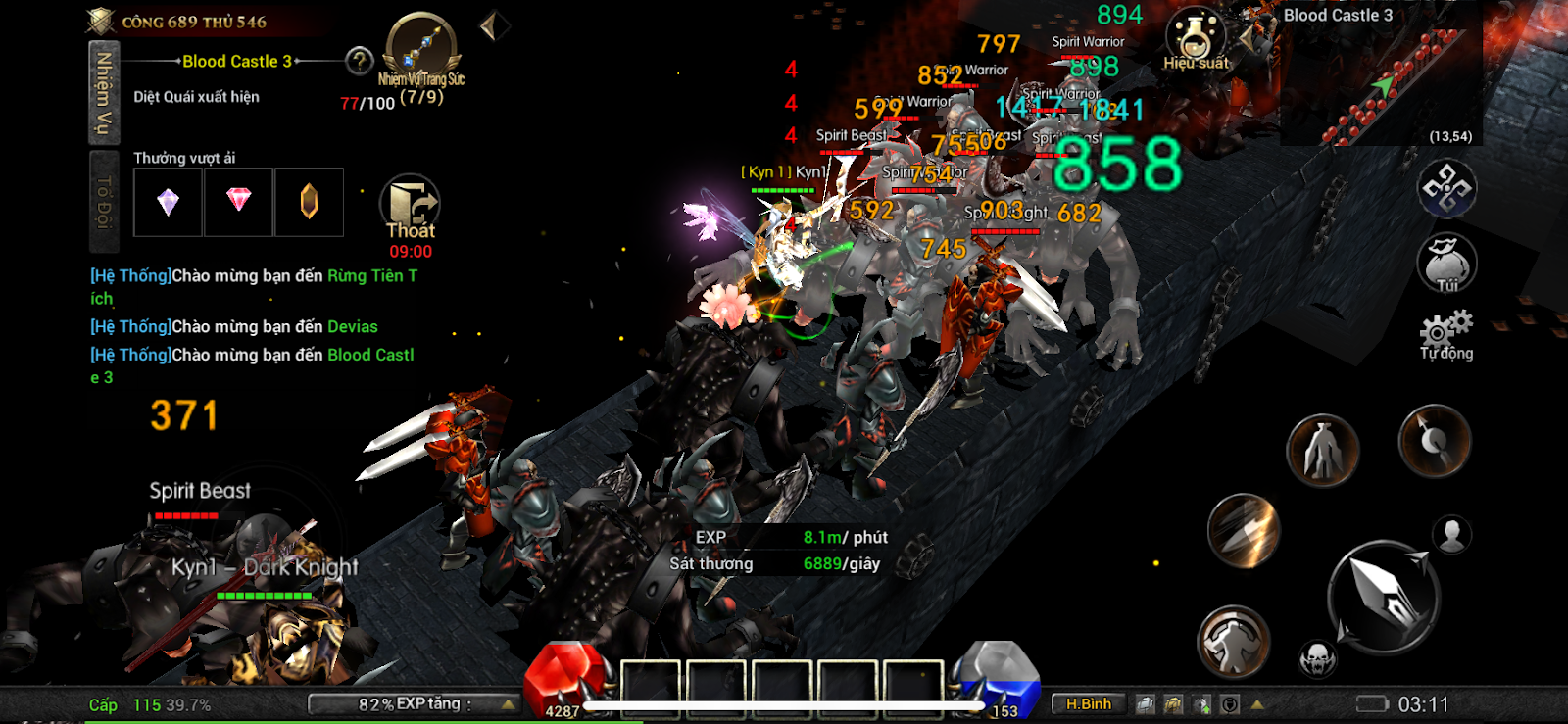The height and width of the screenshot is (724, 1568).
Task: Open the 82% EXP tăng bonus panel
Action: (414, 703)
